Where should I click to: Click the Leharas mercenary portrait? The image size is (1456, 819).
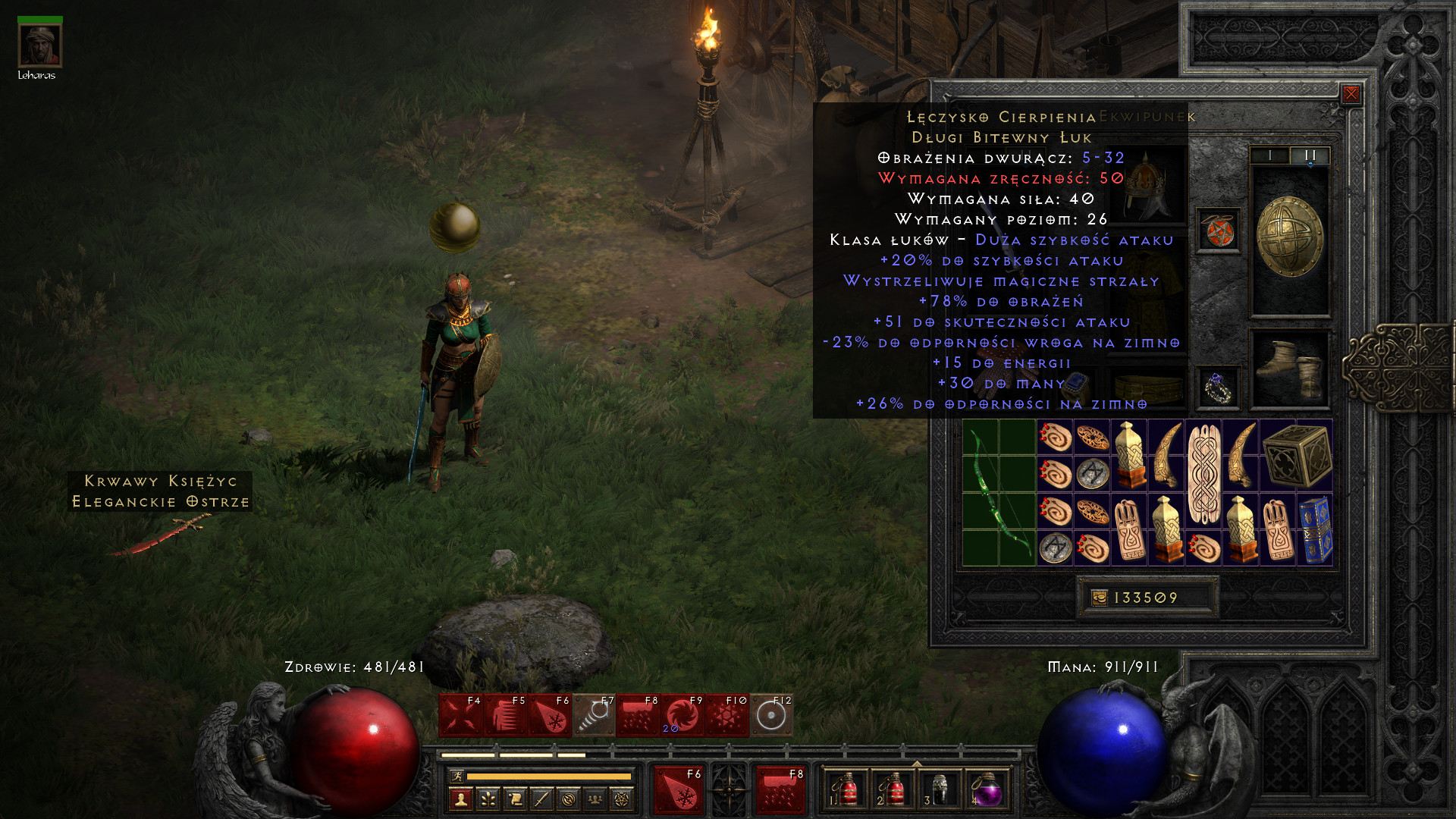(39, 45)
